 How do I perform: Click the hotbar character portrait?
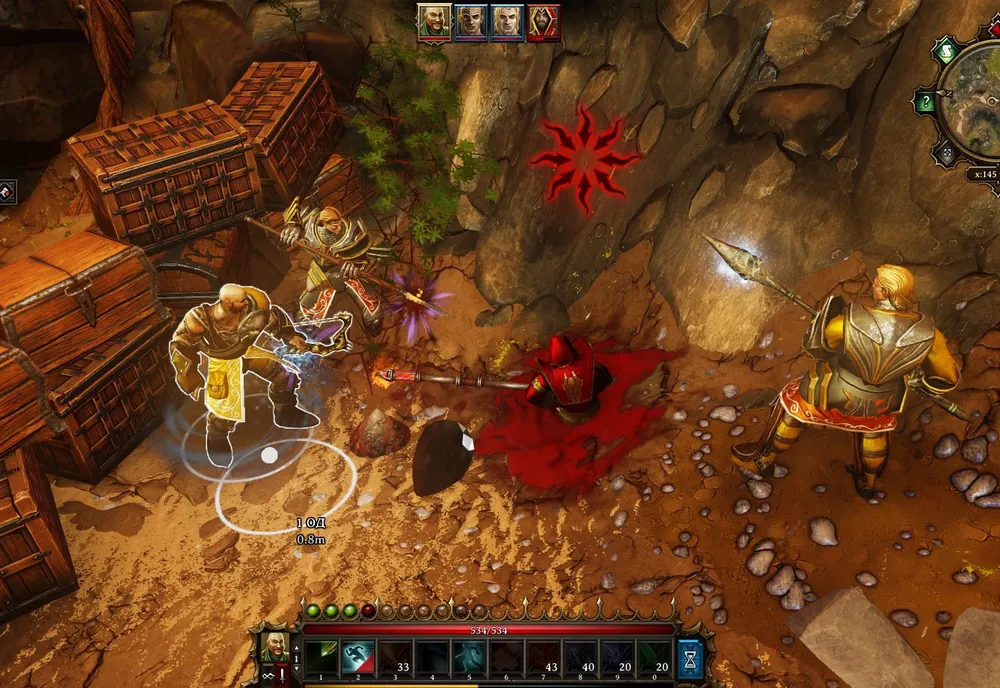pyautogui.click(x=275, y=645)
